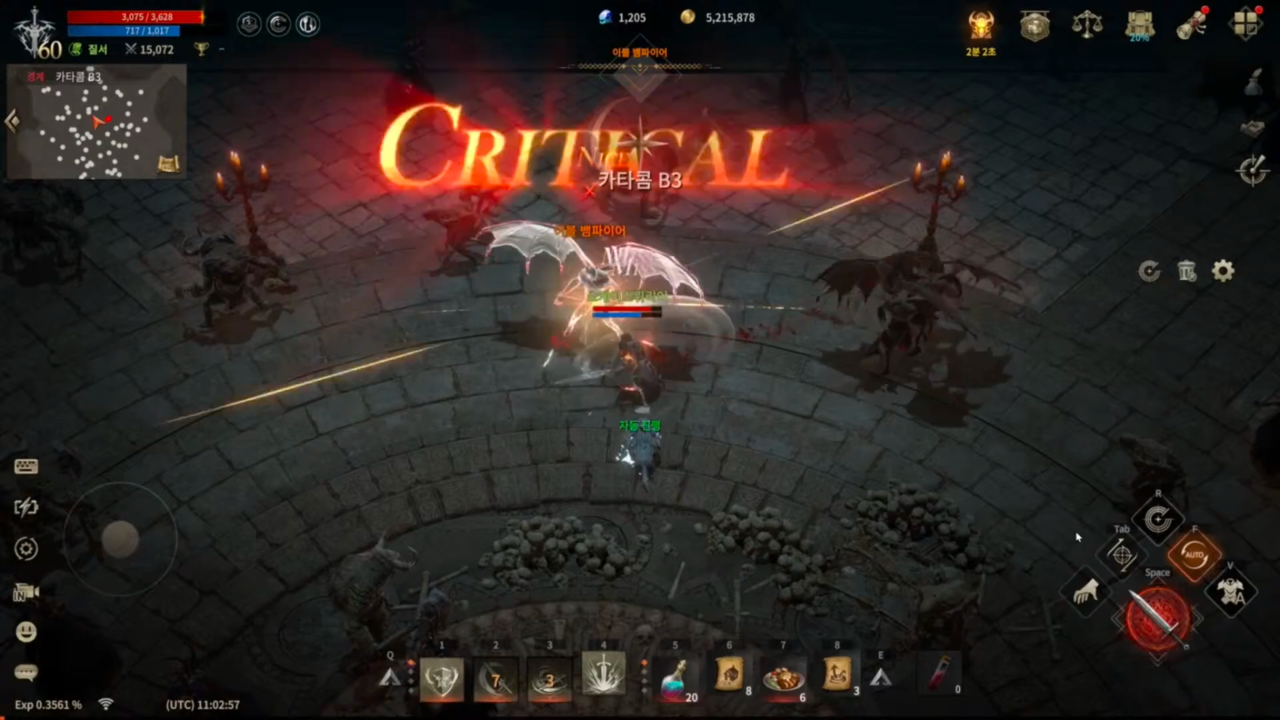Open the minimap for Catacomb B3
The height and width of the screenshot is (720, 1280).
[97, 122]
